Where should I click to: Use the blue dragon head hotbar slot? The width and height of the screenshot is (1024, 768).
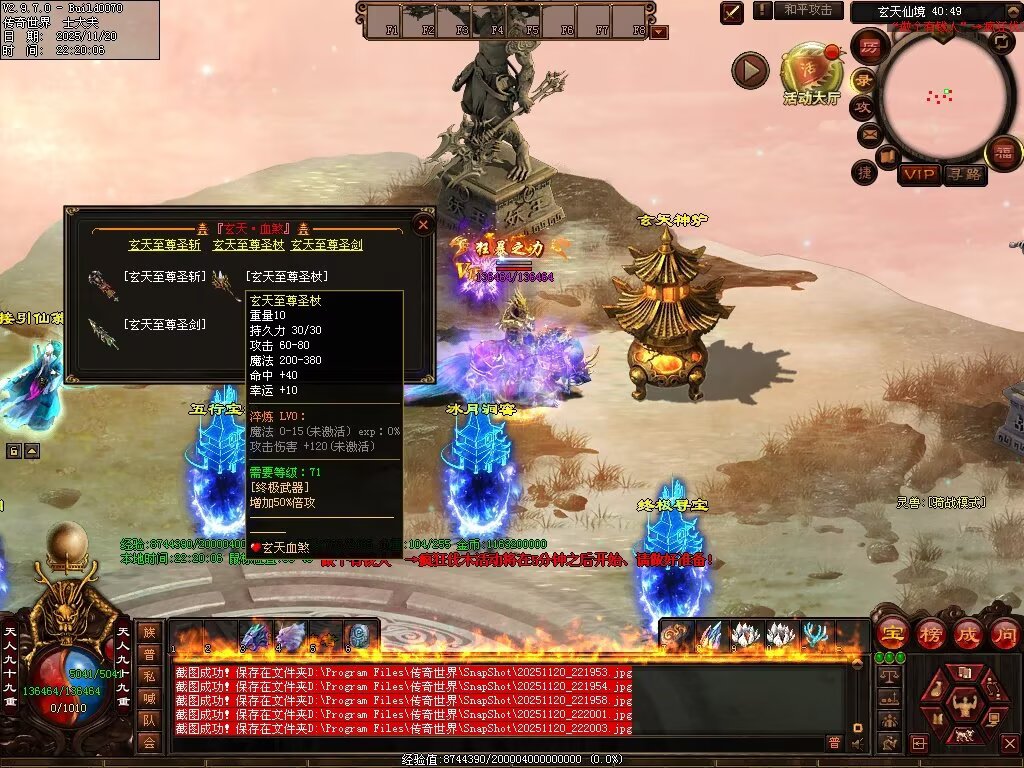point(255,636)
